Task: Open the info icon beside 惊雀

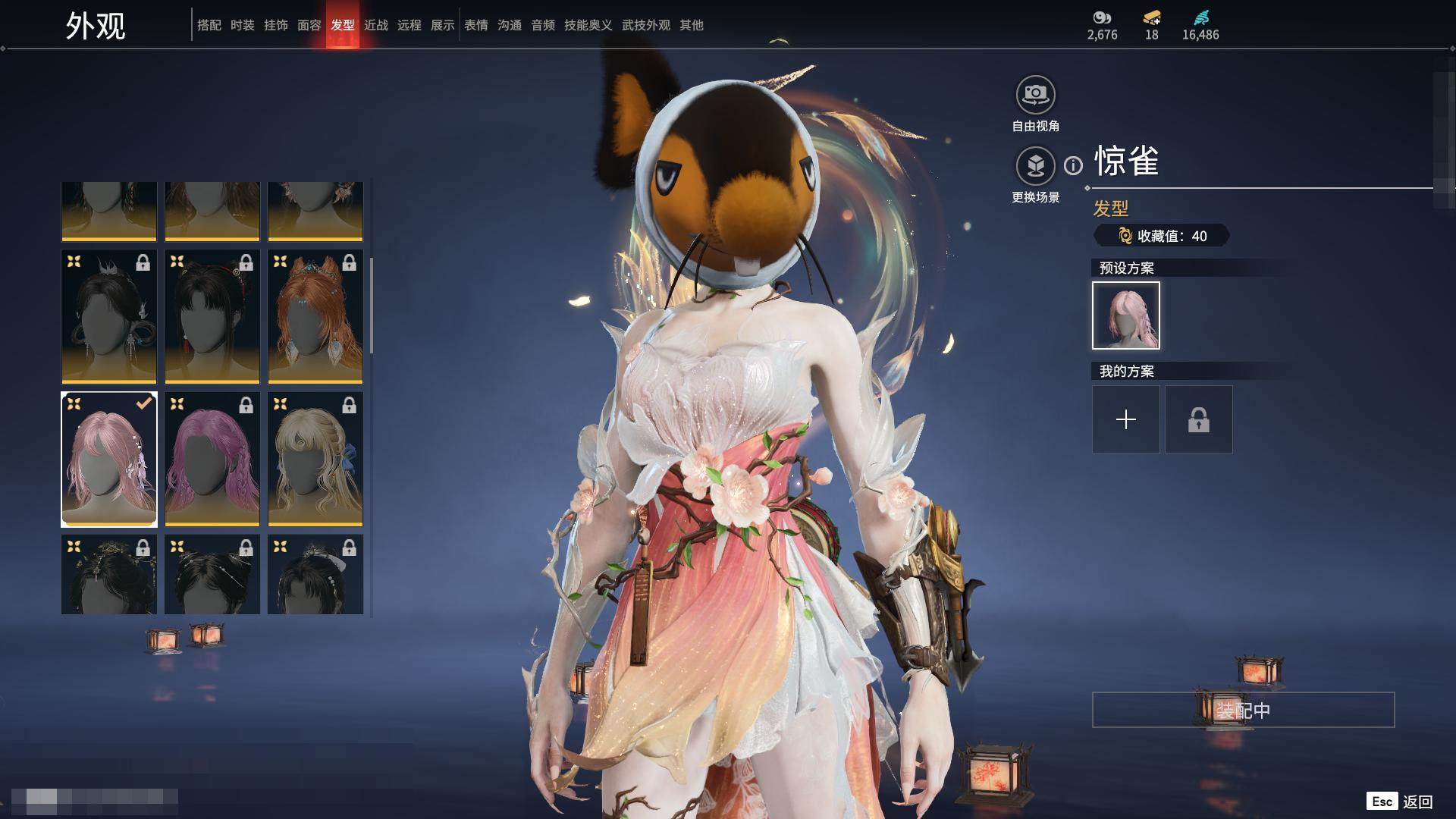Action: click(1073, 165)
